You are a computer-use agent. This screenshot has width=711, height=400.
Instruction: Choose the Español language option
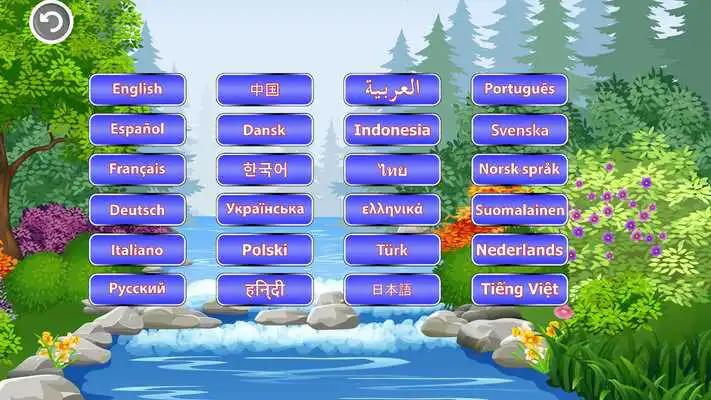(137, 129)
